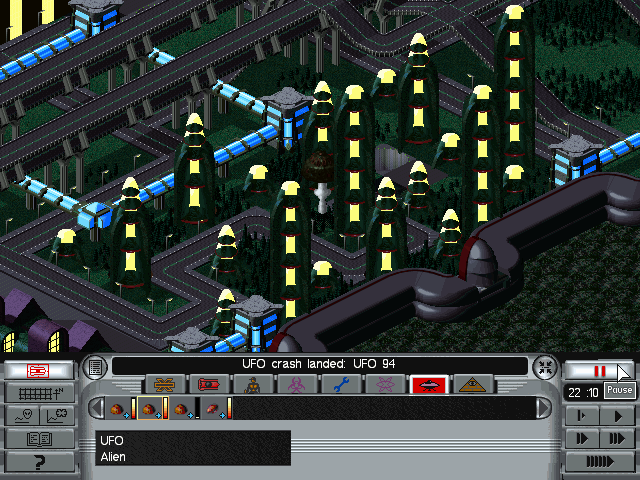The image size is (640, 480).
Task: Select the highlighted second UFO in the list
Action: [152, 408]
